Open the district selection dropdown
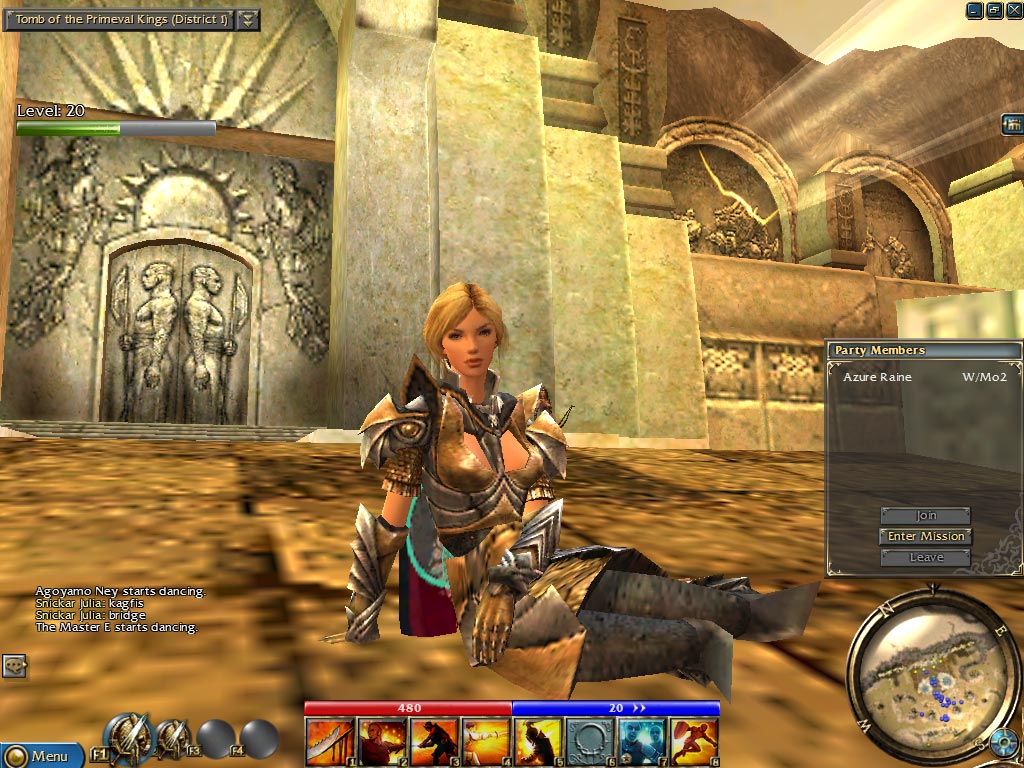This screenshot has height=768, width=1024. (x=249, y=20)
